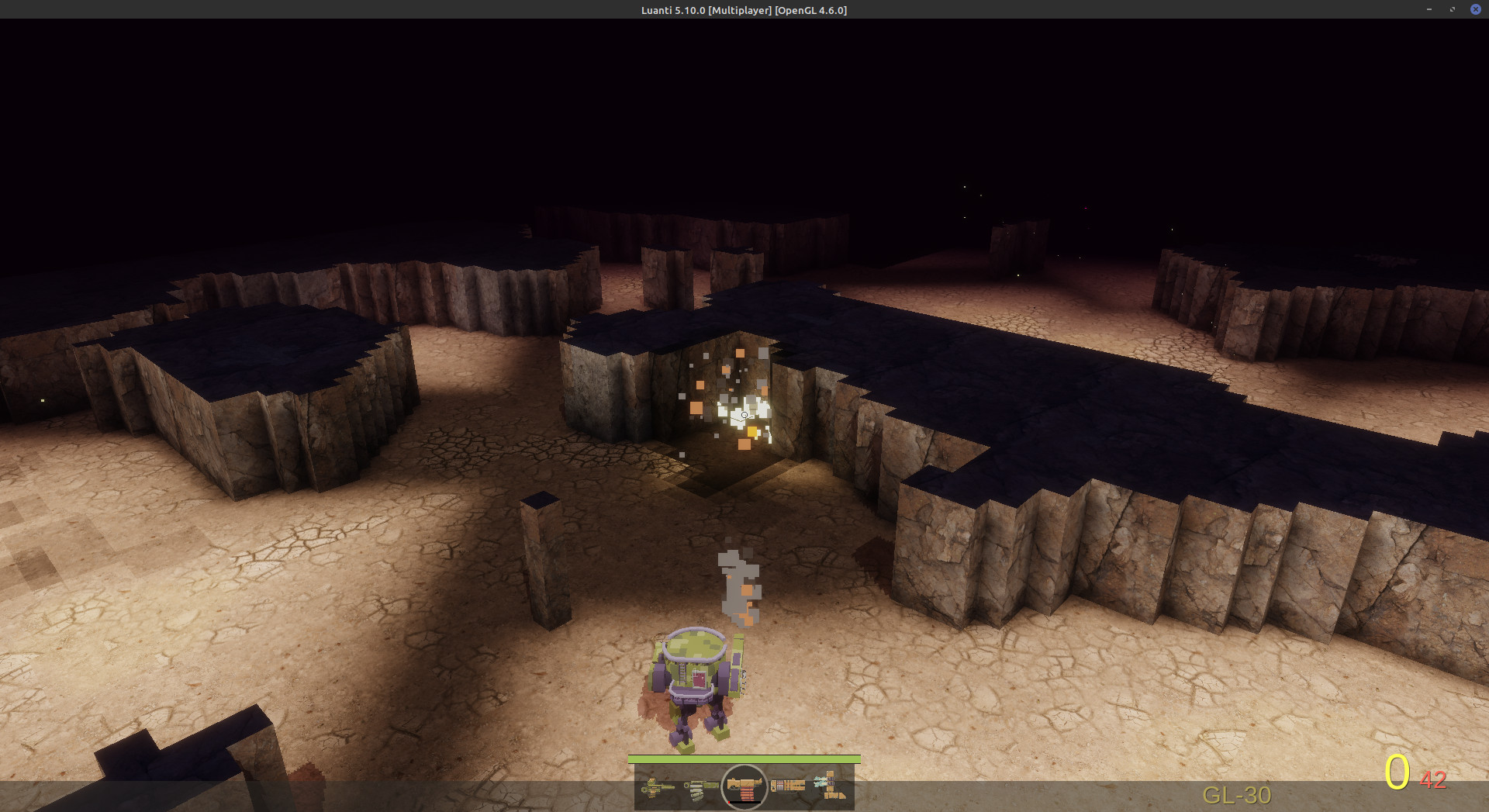Select the tan weapon with cyan flame
Viewport: 1489px width, 812px height.
(x=829, y=786)
